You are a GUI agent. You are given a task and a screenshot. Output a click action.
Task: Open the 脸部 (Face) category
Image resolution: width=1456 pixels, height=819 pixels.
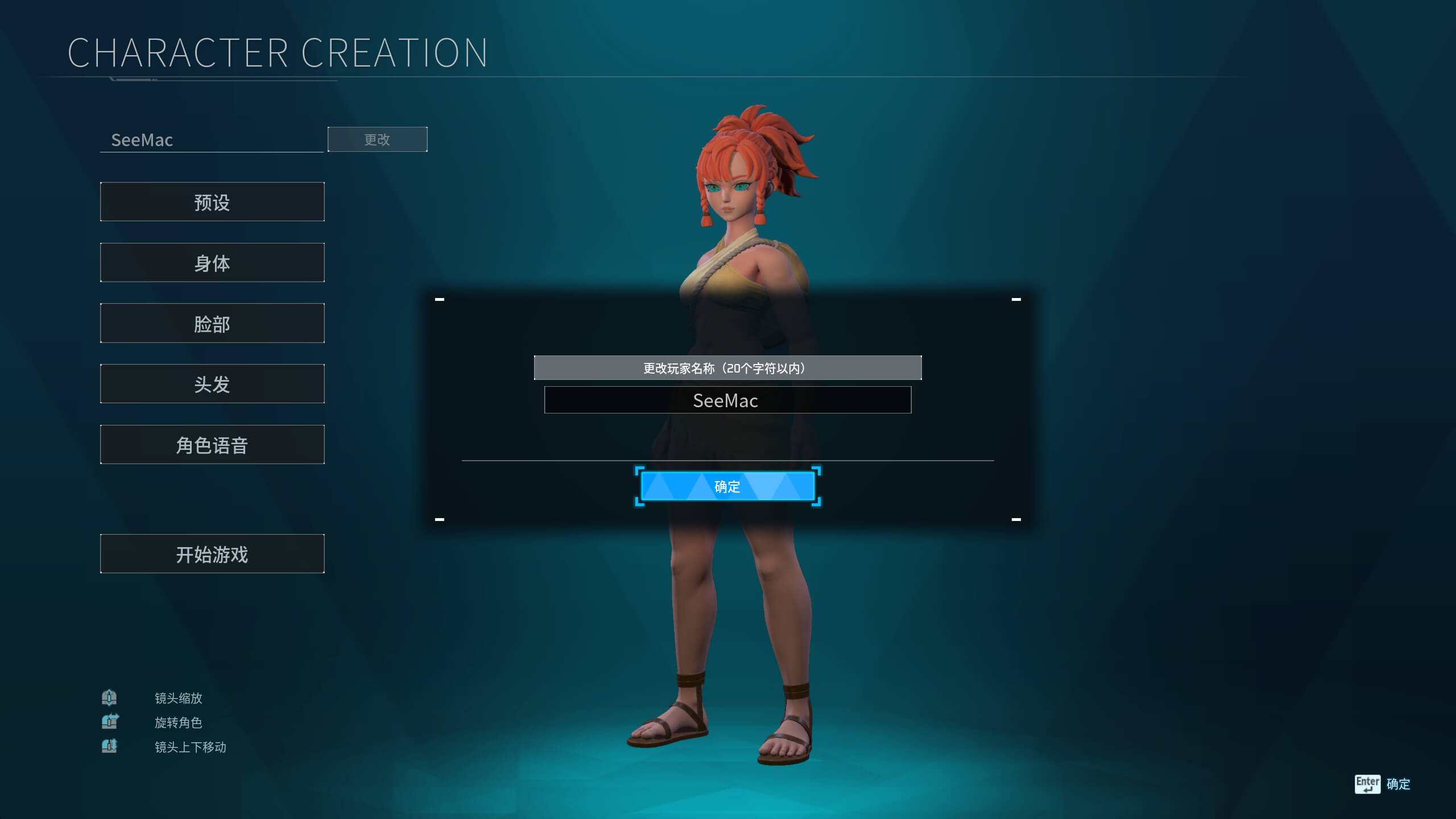212,323
